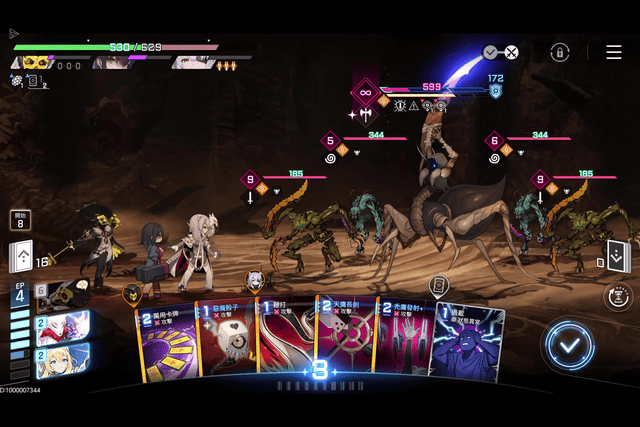Open the card-with-face icon above the hand
Image resolution: width=640 pixels, height=427 pixels.
point(438,286)
